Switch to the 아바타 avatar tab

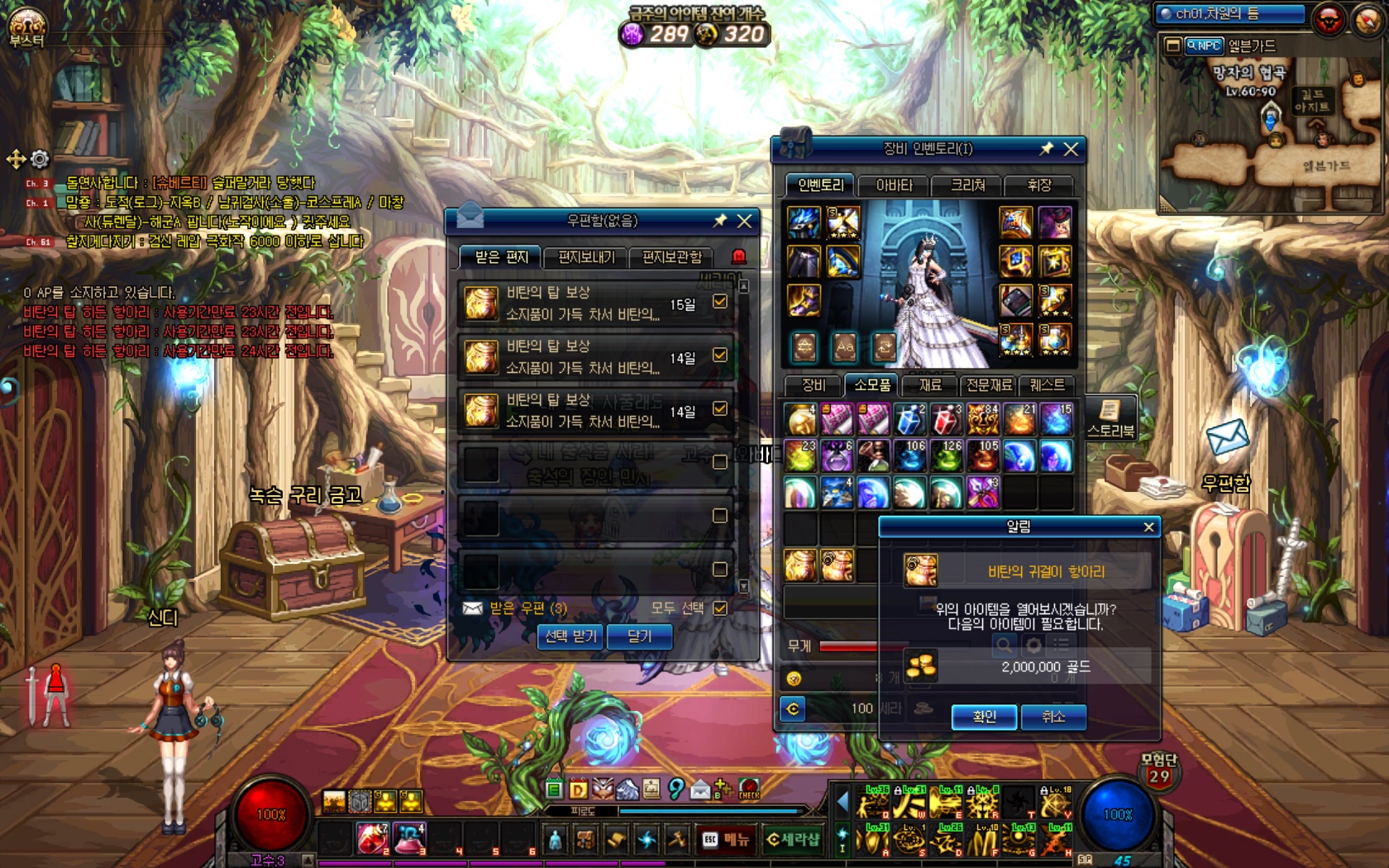894,185
